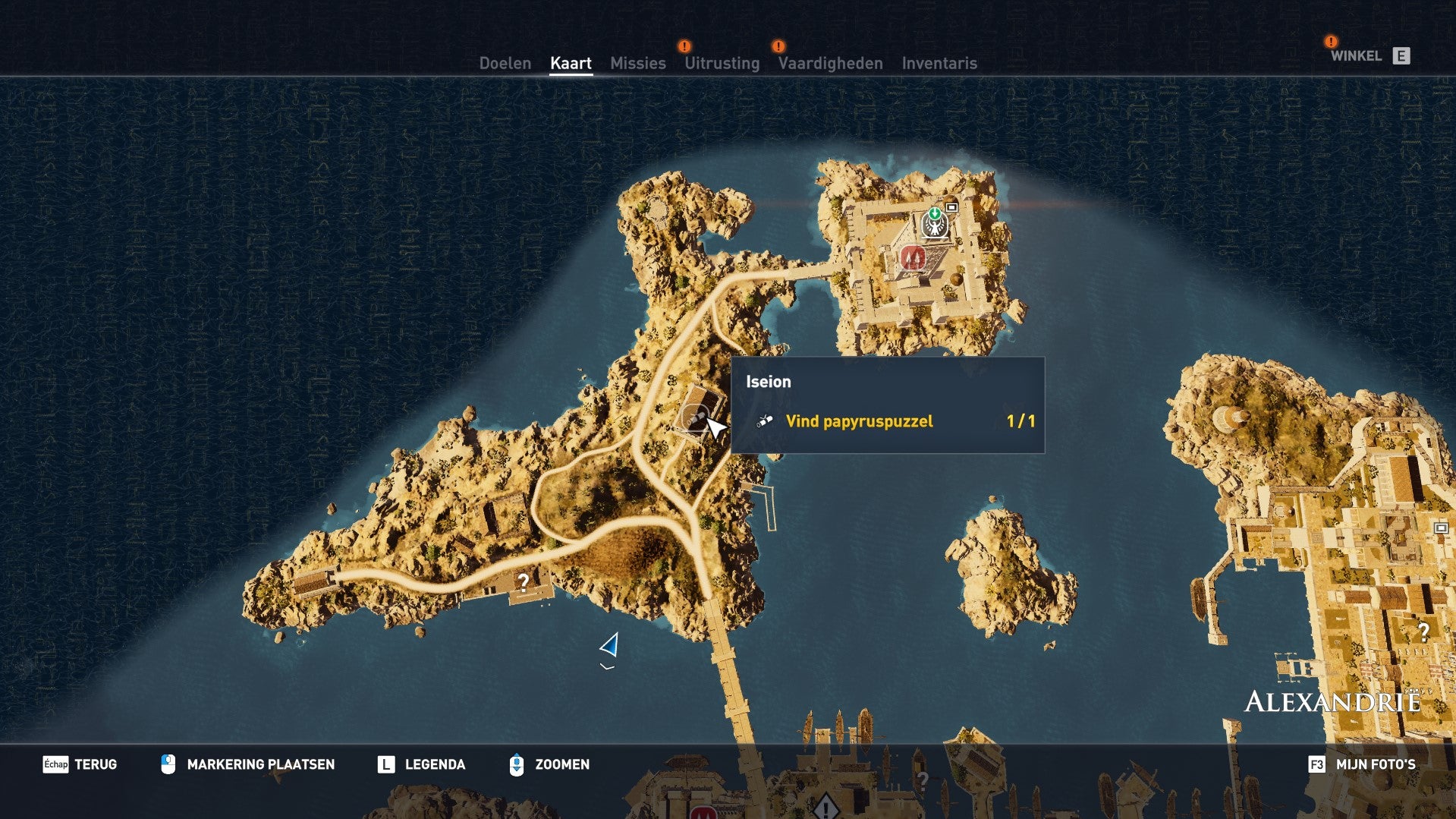Select the Iseion papyrus location marker
The width and height of the screenshot is (1456, 819).
694,417
